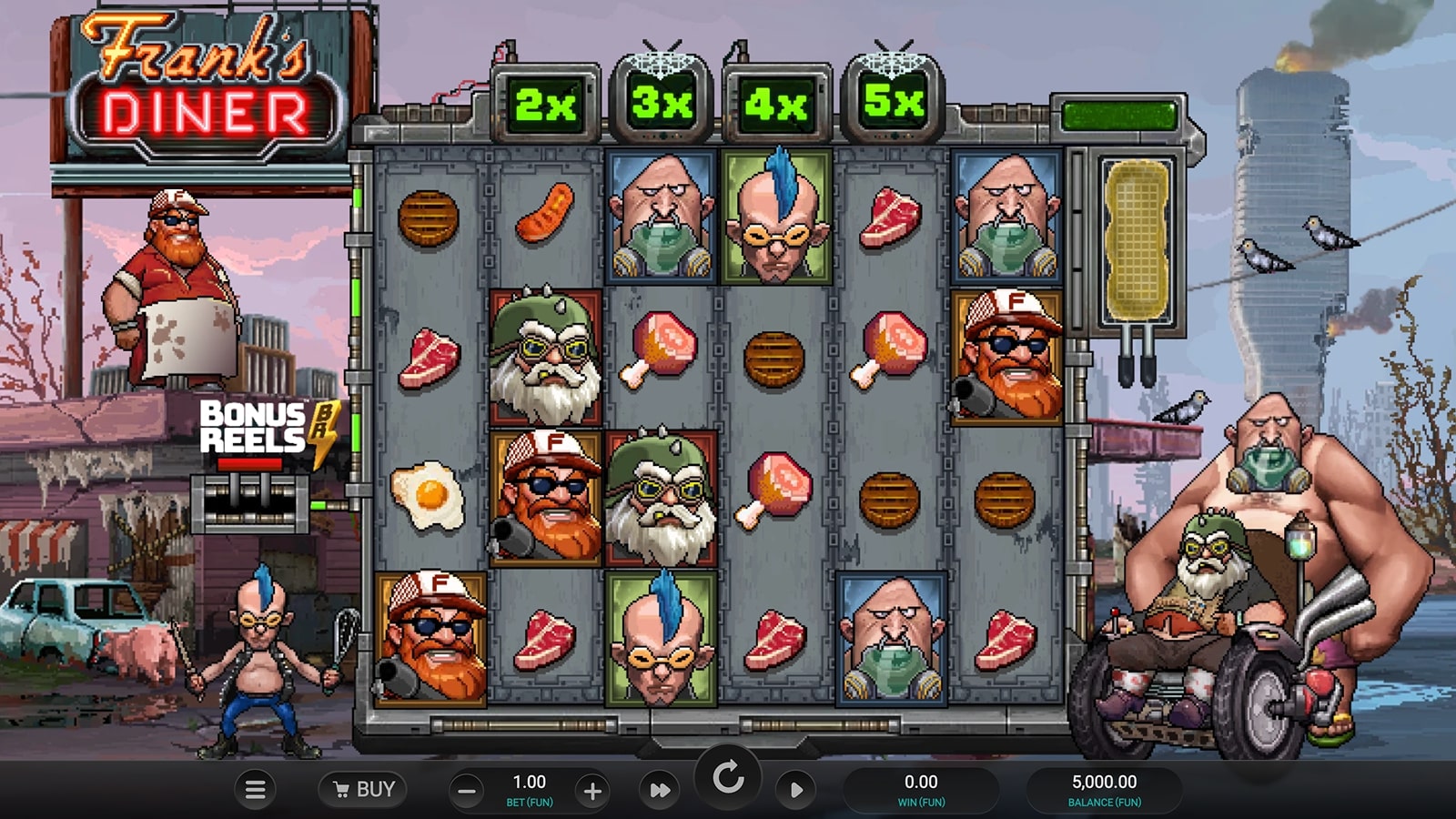This screenshot has height=819, width=1456.
Task: Spin the reels
Action: coord(728,779)
